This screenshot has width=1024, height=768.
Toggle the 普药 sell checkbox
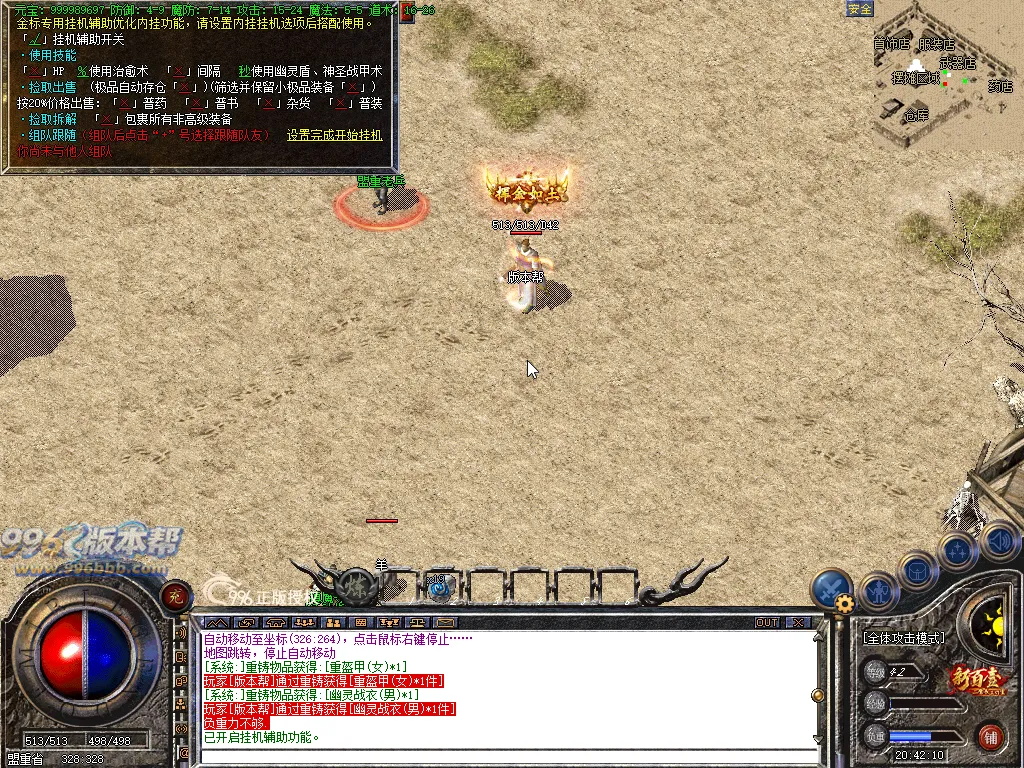[x=125, y=103]
